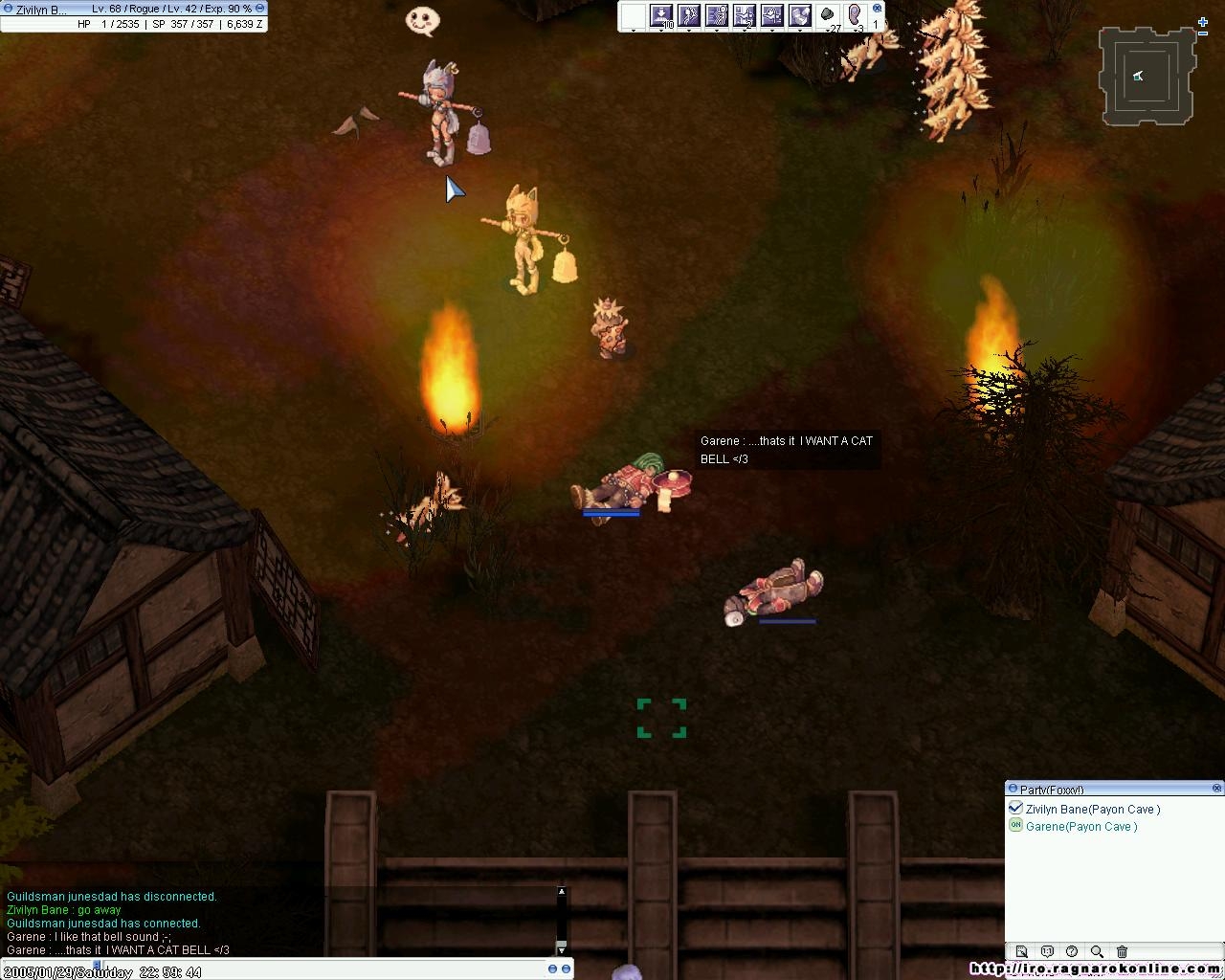Screen dimensions: 1225x980
Task: Click the chat log's down scroll arrow
Action: coord(562,947)
